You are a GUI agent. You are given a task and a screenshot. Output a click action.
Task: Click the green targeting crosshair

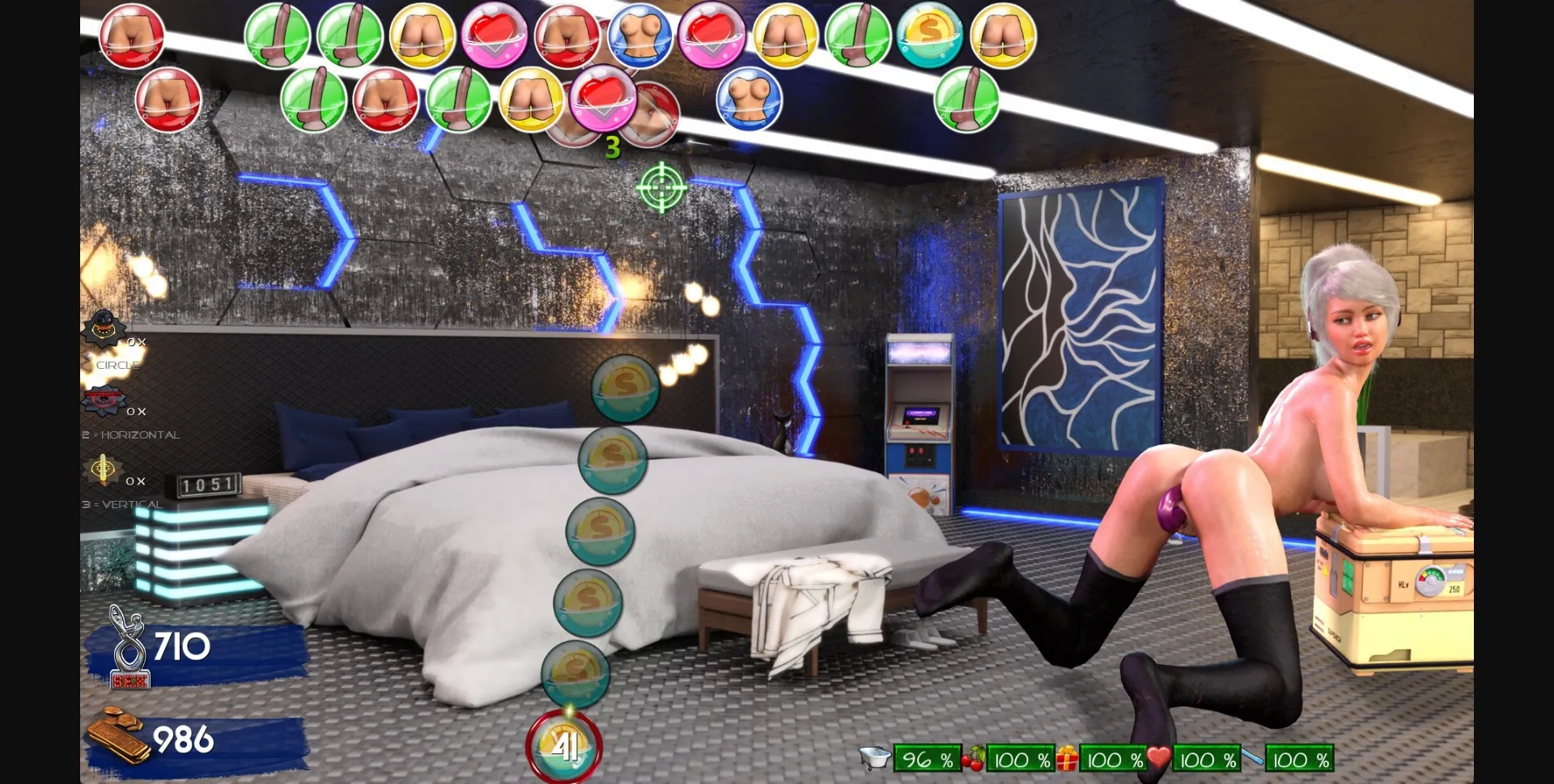coord(660,189)
